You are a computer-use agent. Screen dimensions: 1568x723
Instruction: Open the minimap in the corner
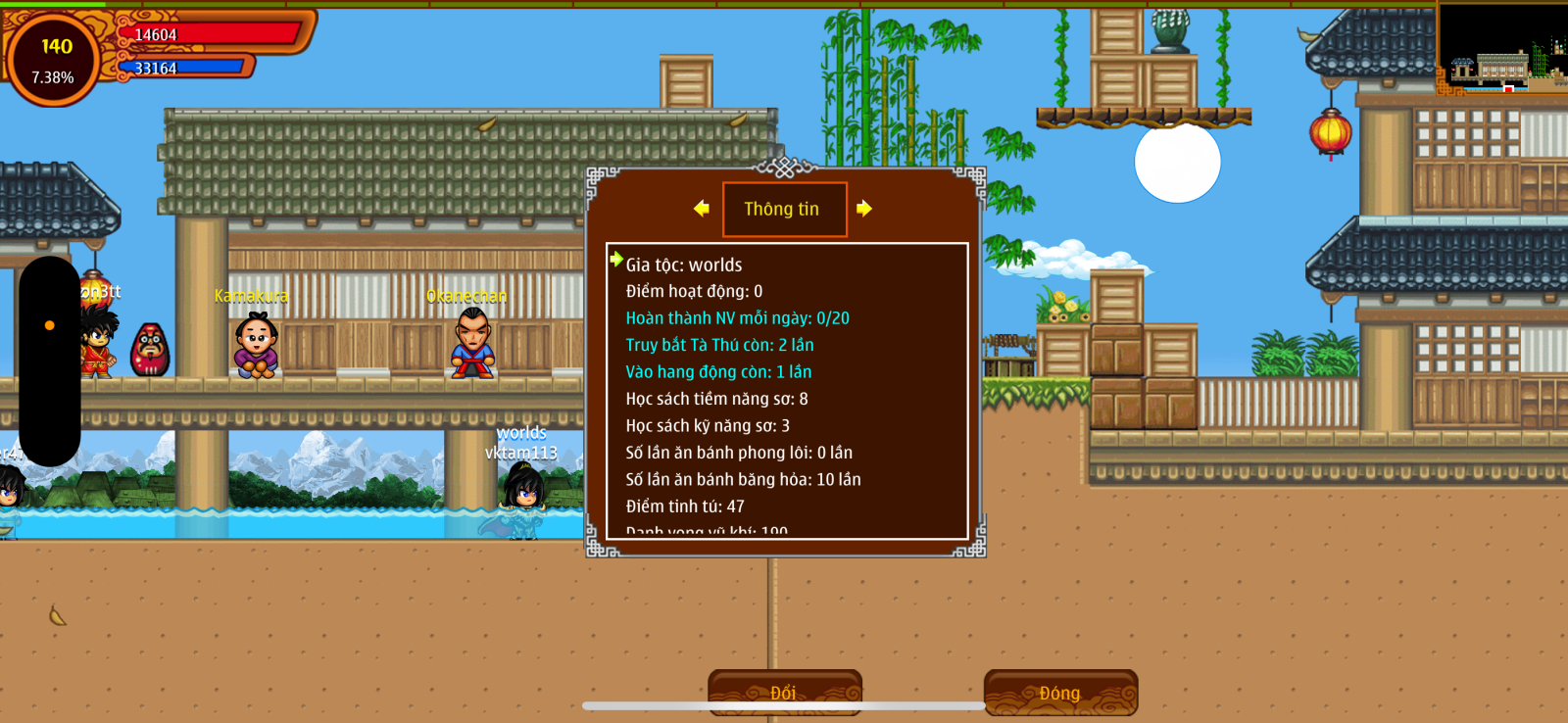(1501, 49)
